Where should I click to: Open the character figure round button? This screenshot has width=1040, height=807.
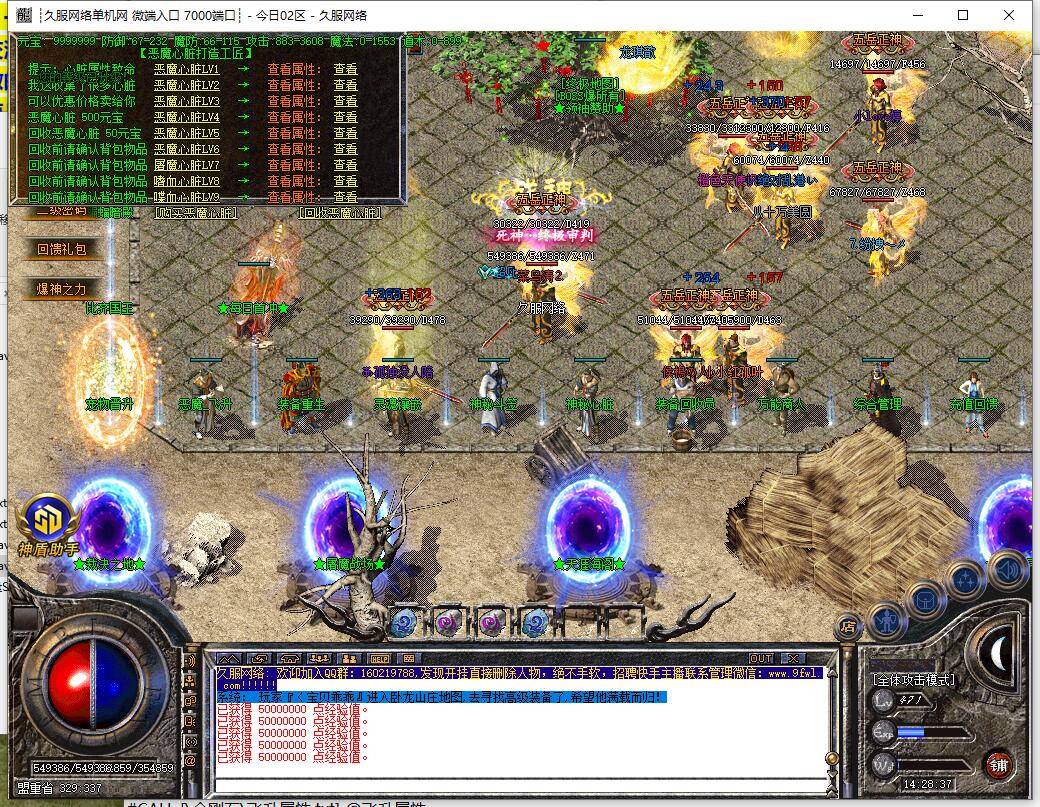coord(887,620)
